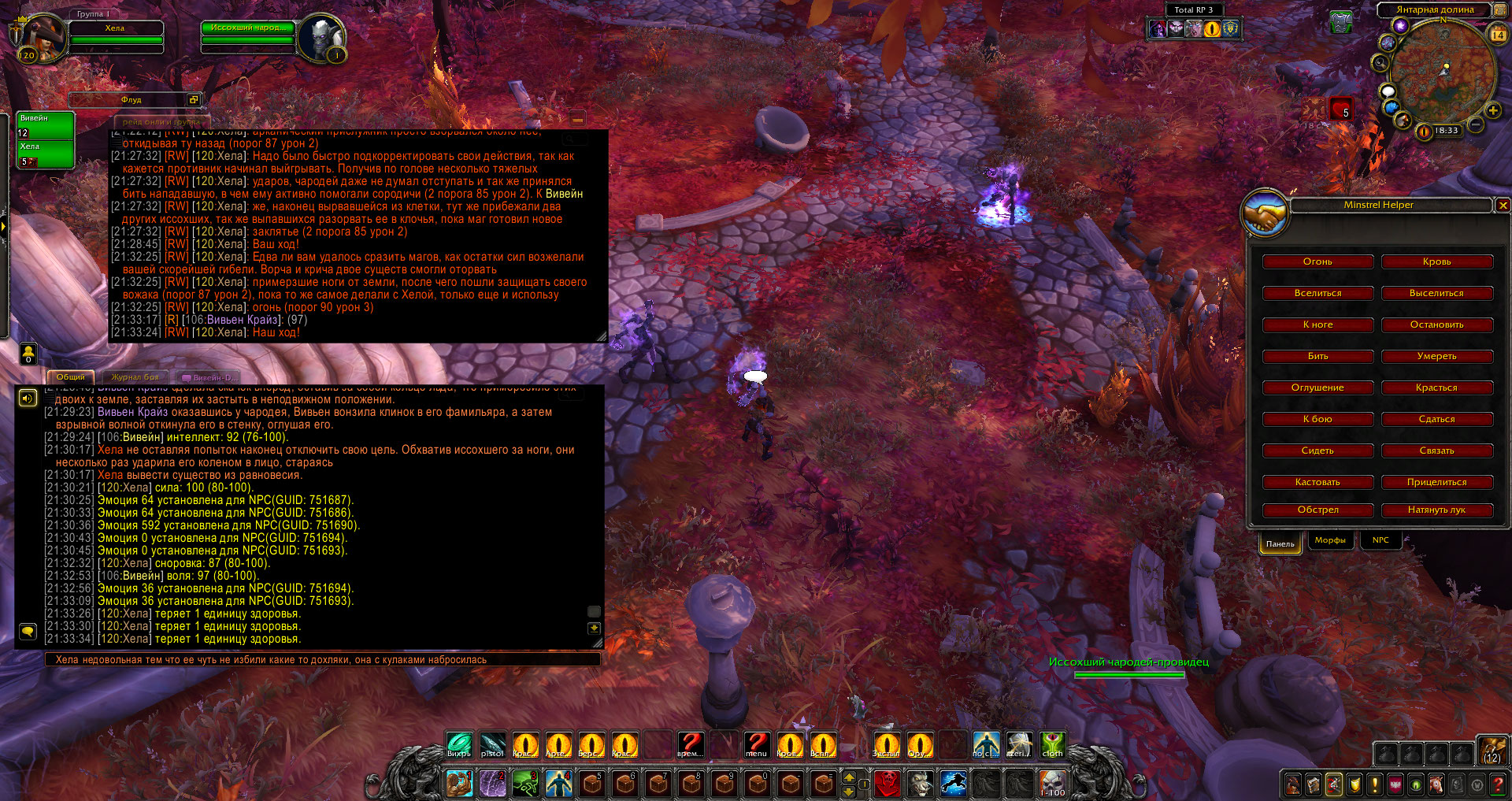Activate the Вихрь ability on the action bar
Screen dimensions: 1512x801
[459, 744]
